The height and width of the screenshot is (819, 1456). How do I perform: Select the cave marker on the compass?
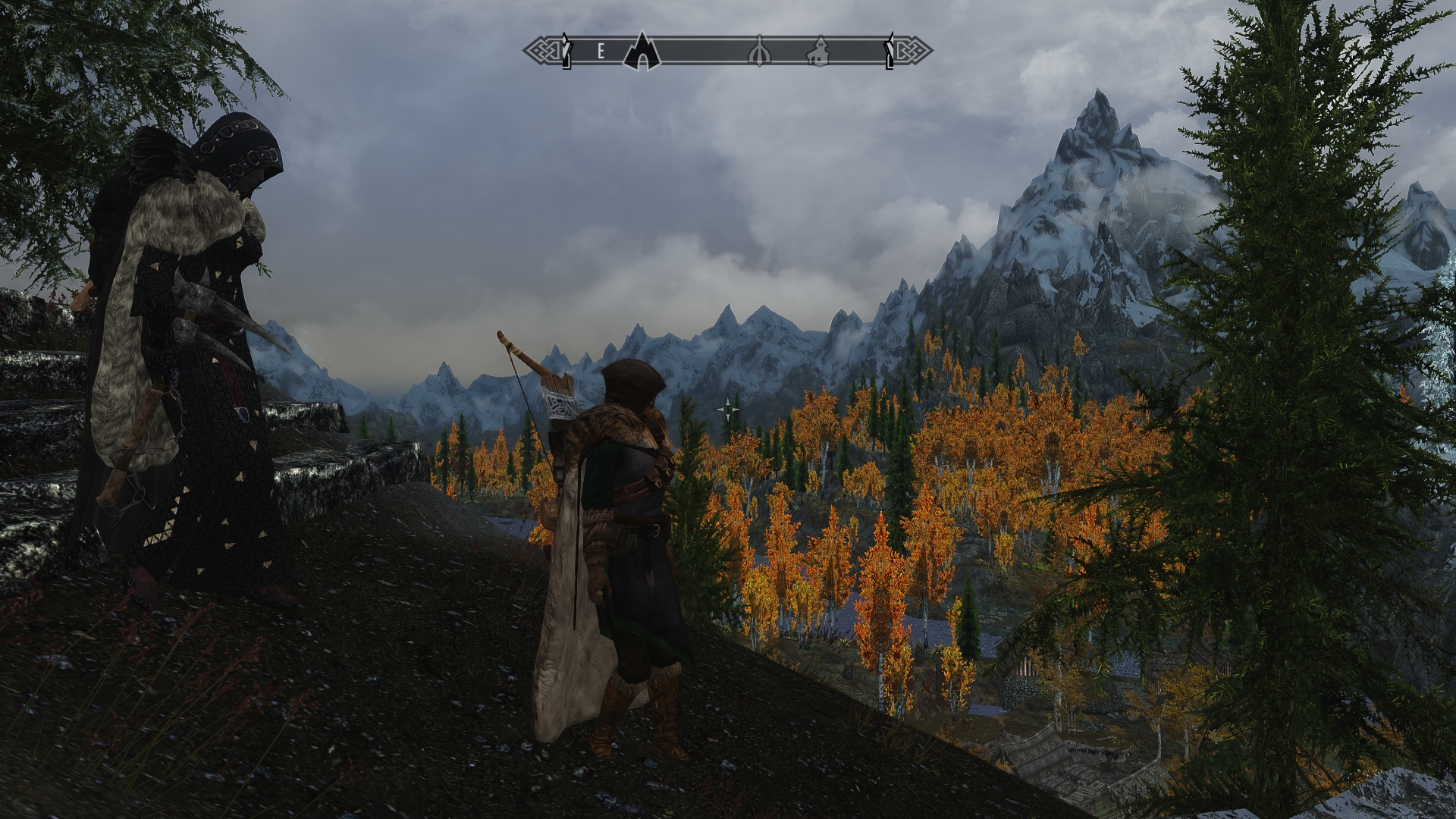click(642, 52)
